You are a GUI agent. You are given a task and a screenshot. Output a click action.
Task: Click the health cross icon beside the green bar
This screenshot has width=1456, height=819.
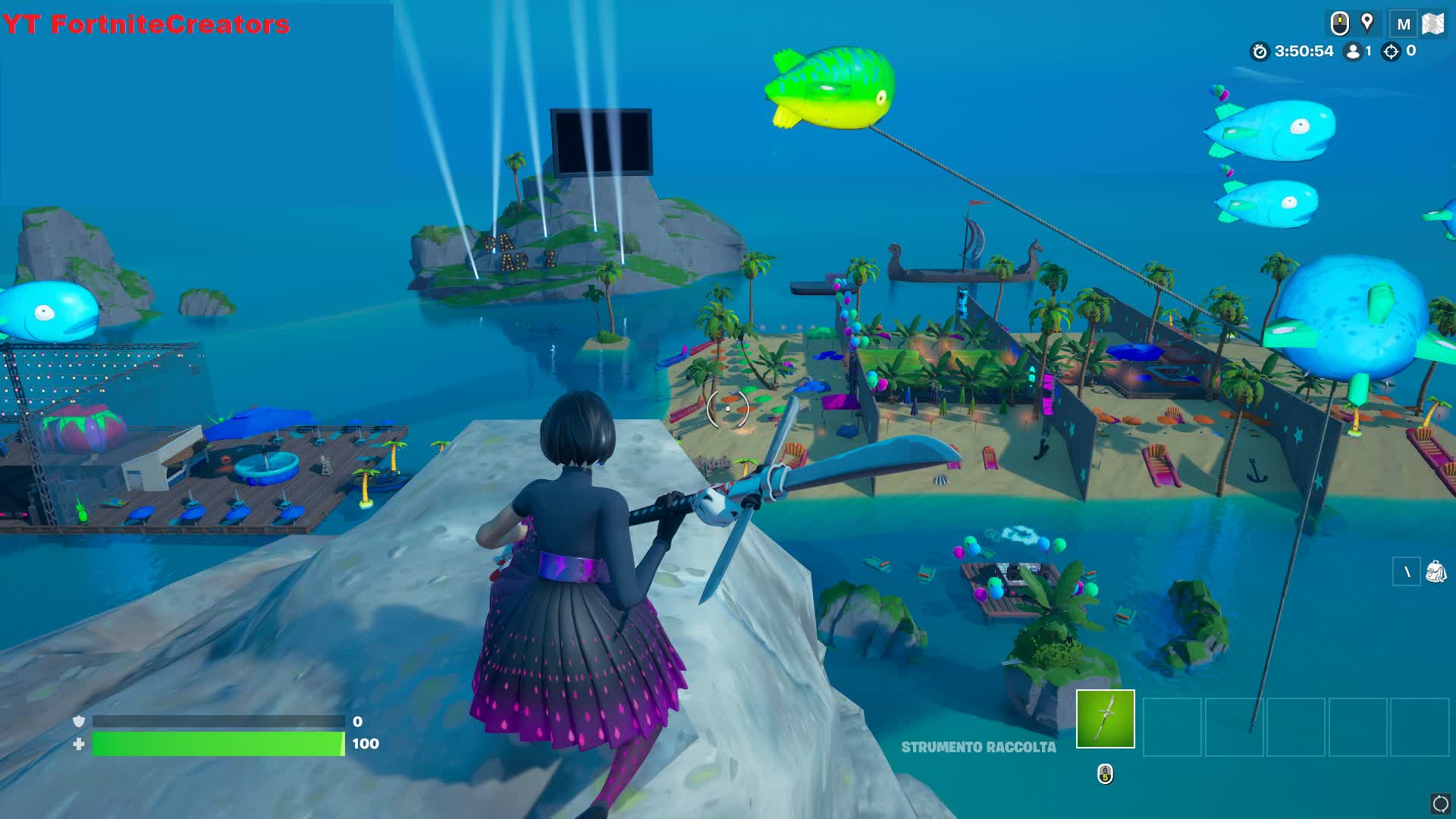pos(77,744)
